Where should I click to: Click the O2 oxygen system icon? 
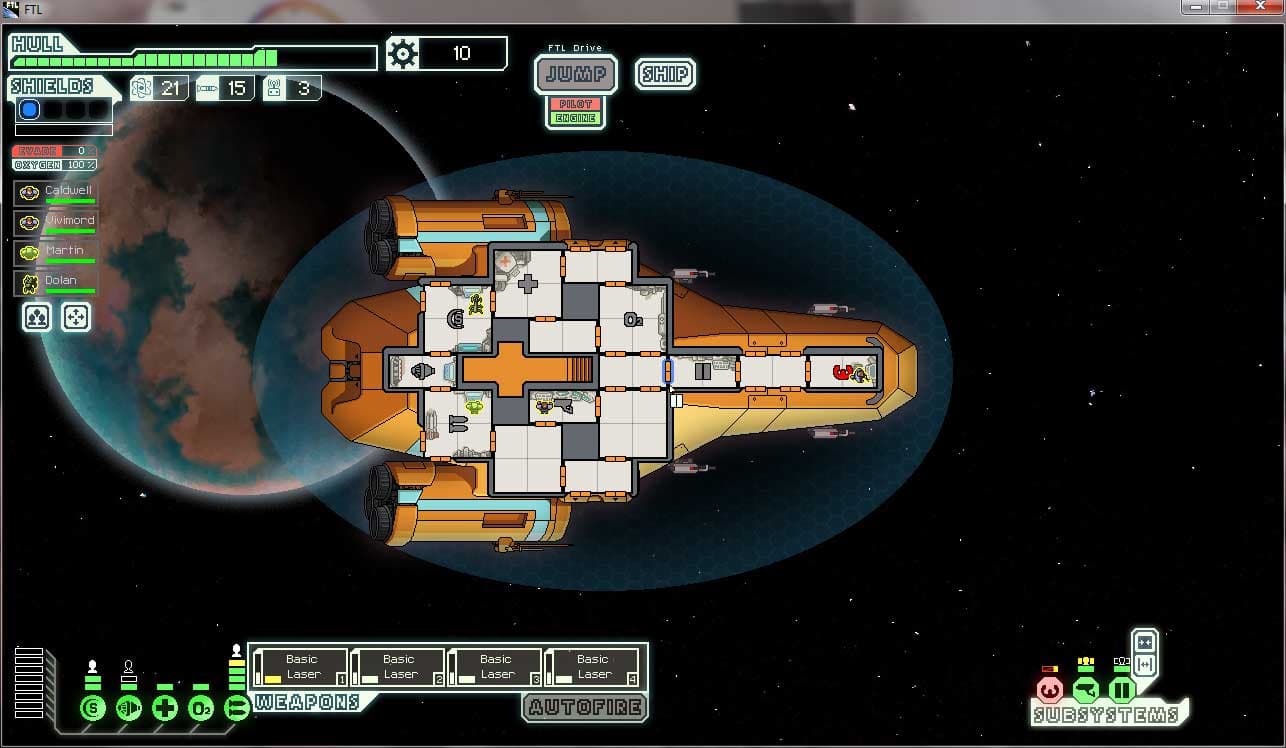point(201,709)
